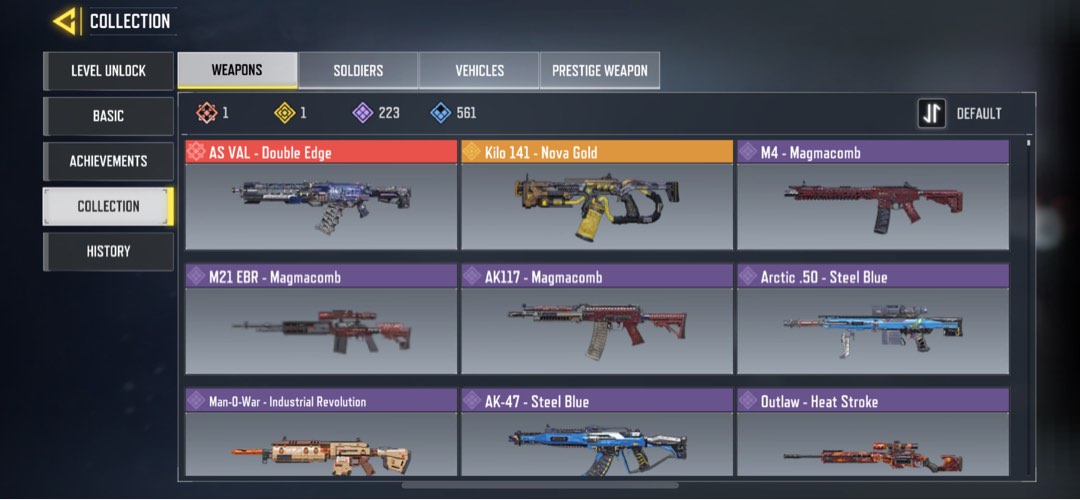The image size is (1080, 500).
Task: Change the Default sort order
Action: pos(960,114)
